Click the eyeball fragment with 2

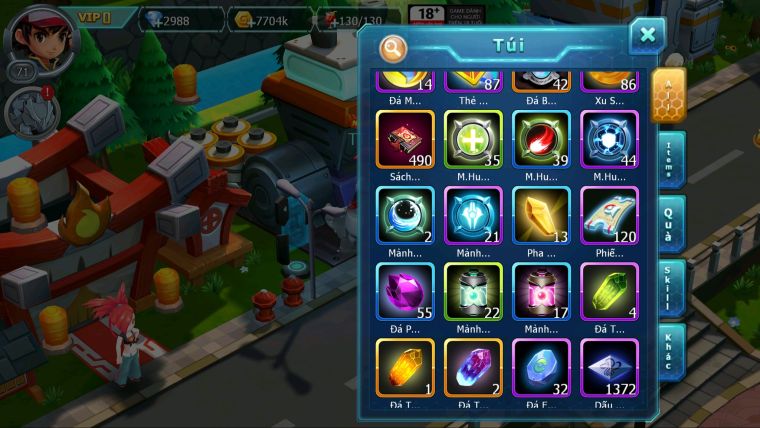click(x=405, y=214)
